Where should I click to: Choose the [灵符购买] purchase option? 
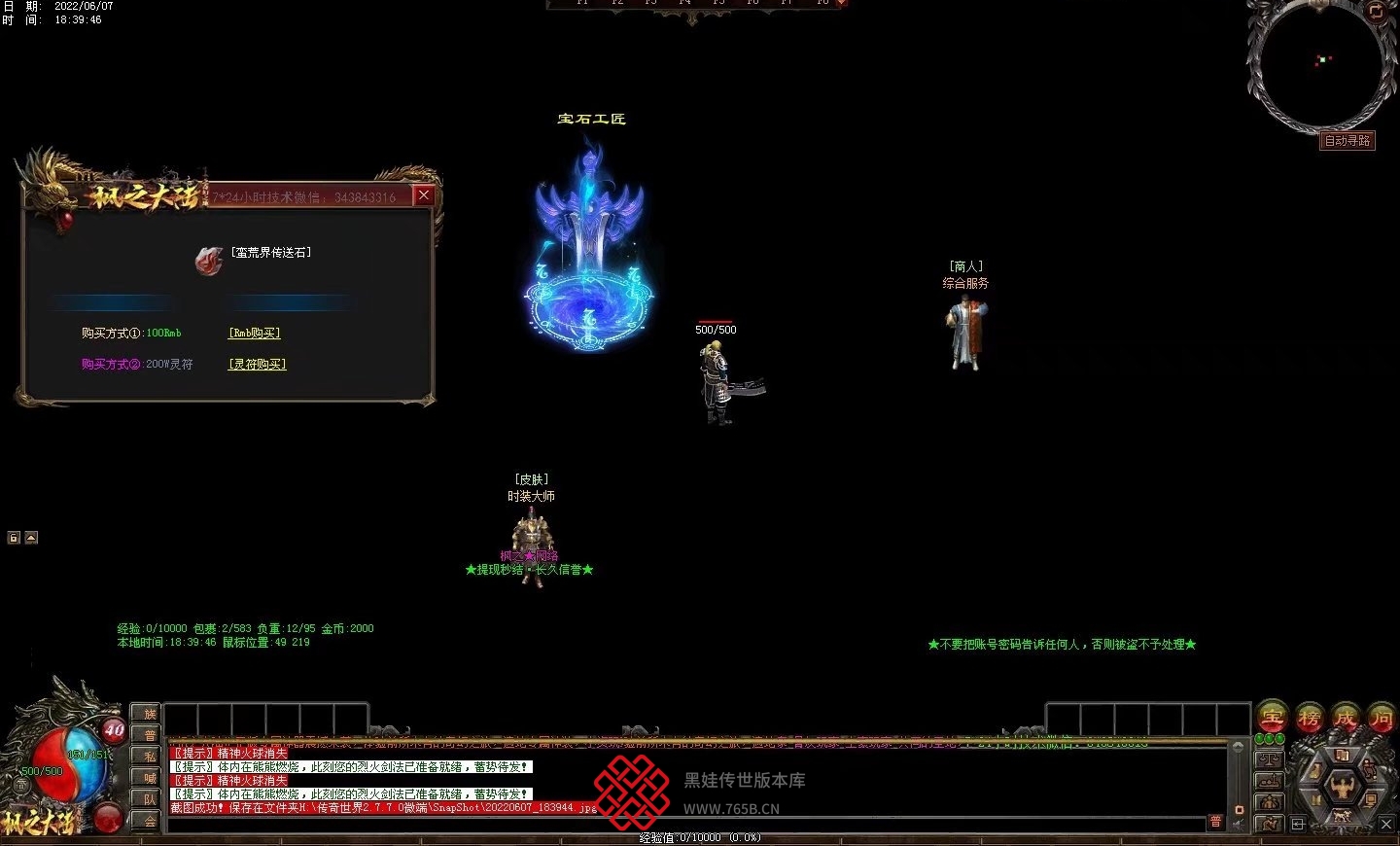point(258,364)
